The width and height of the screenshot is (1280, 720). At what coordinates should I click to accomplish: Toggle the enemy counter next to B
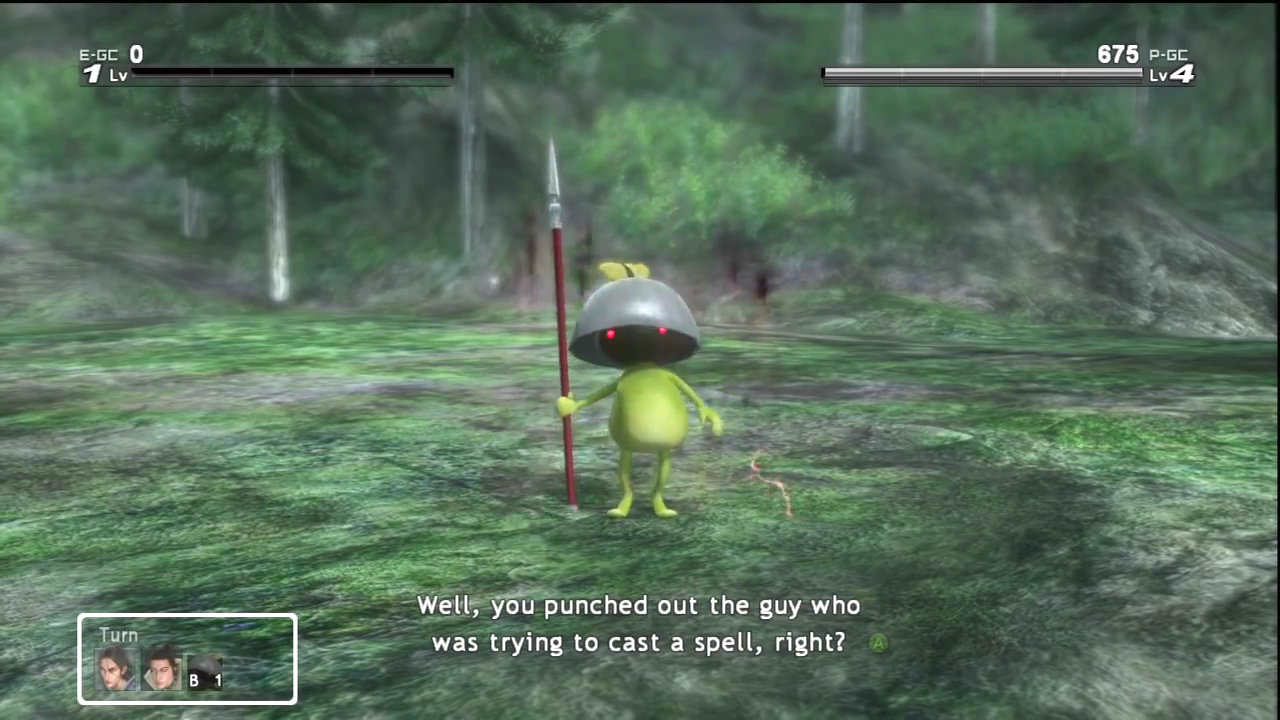click(217, 680)
